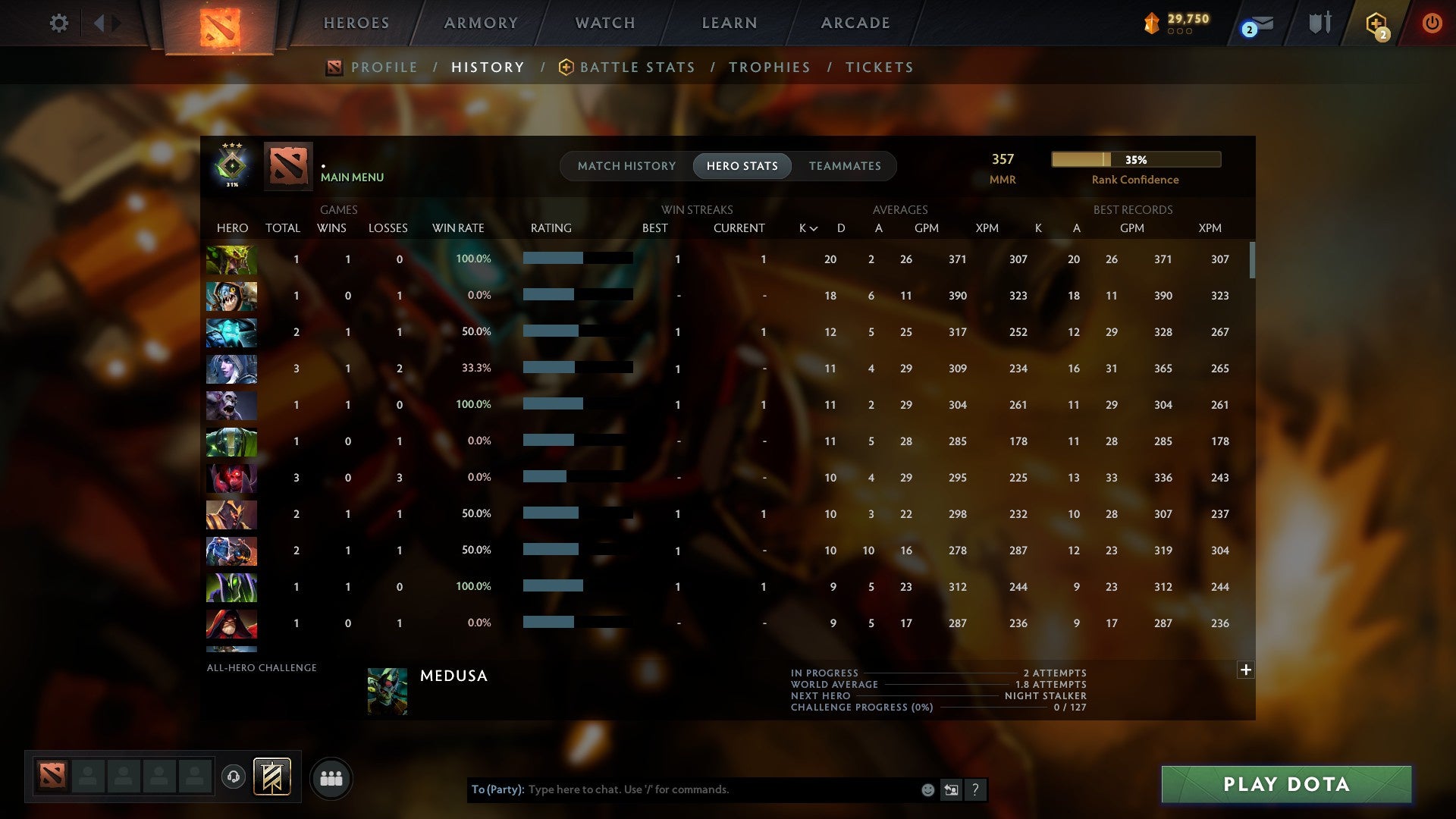This screenshot has width=1456, height=819.
Task: Click the power exit icon at top right
Action: tap(1432, 23)
